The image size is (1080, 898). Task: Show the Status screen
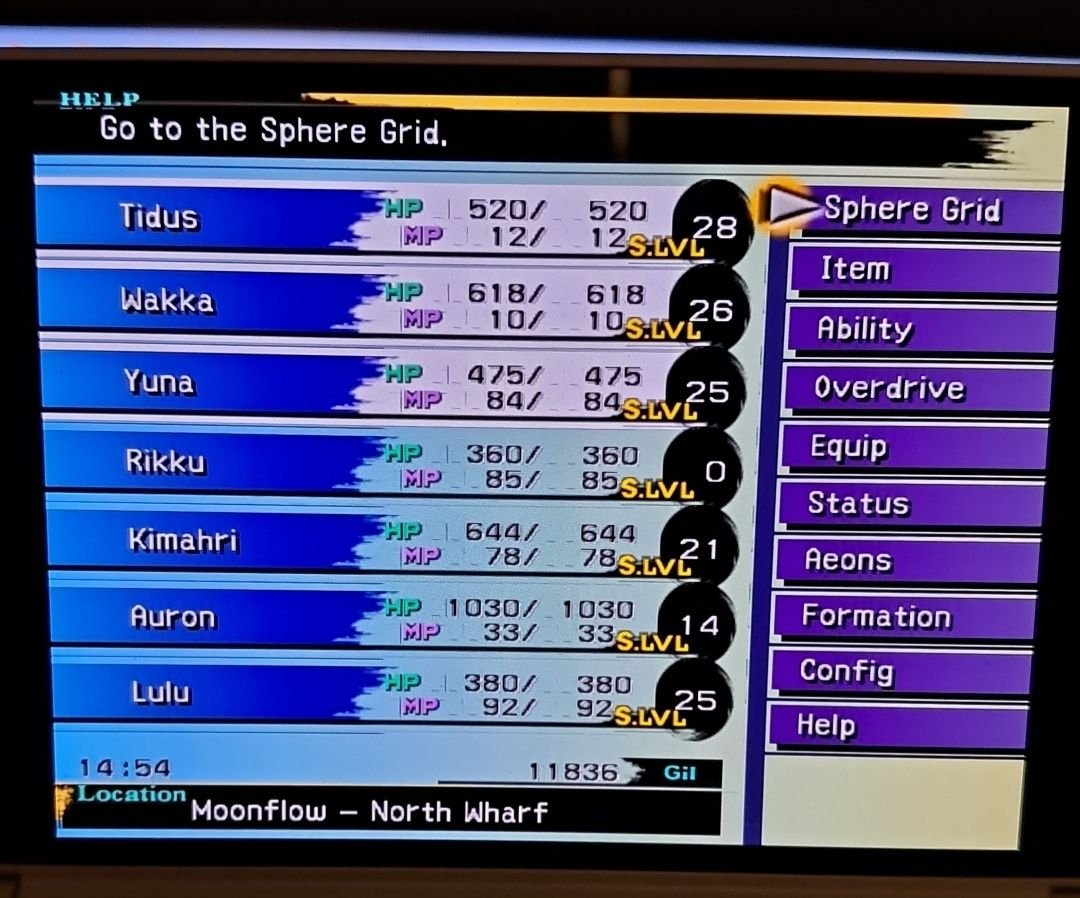(908, 503)
